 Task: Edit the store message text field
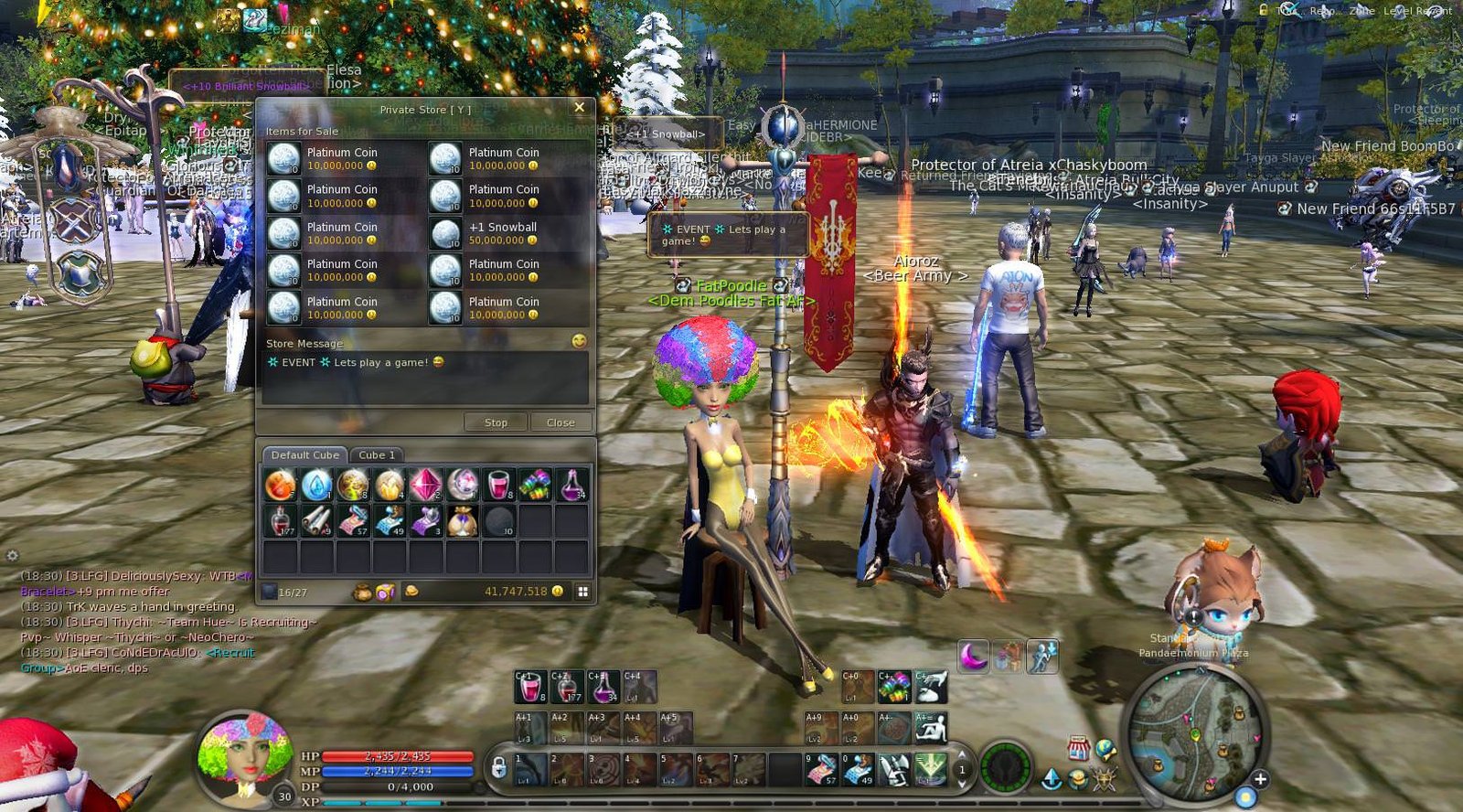425,378
